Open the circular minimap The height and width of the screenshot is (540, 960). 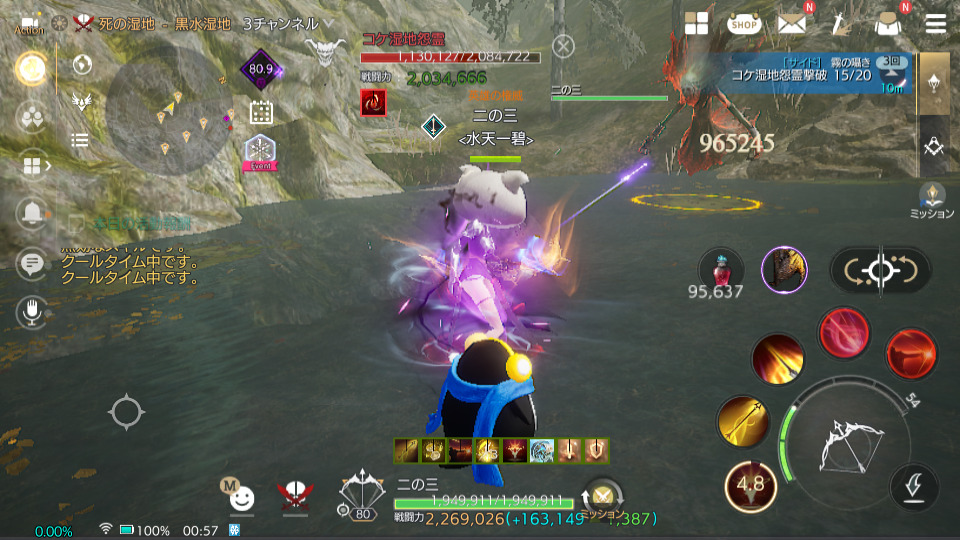coord(168,112)
